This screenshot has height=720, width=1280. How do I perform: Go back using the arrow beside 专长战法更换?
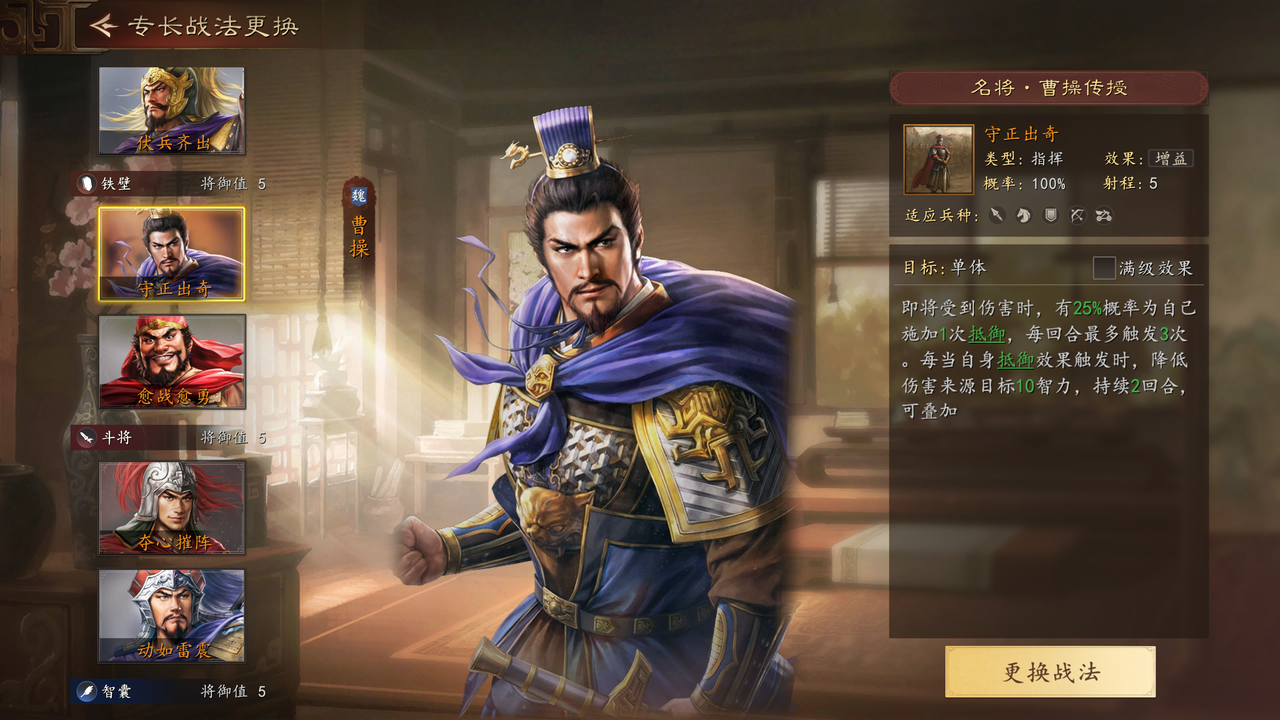(103, 26)
